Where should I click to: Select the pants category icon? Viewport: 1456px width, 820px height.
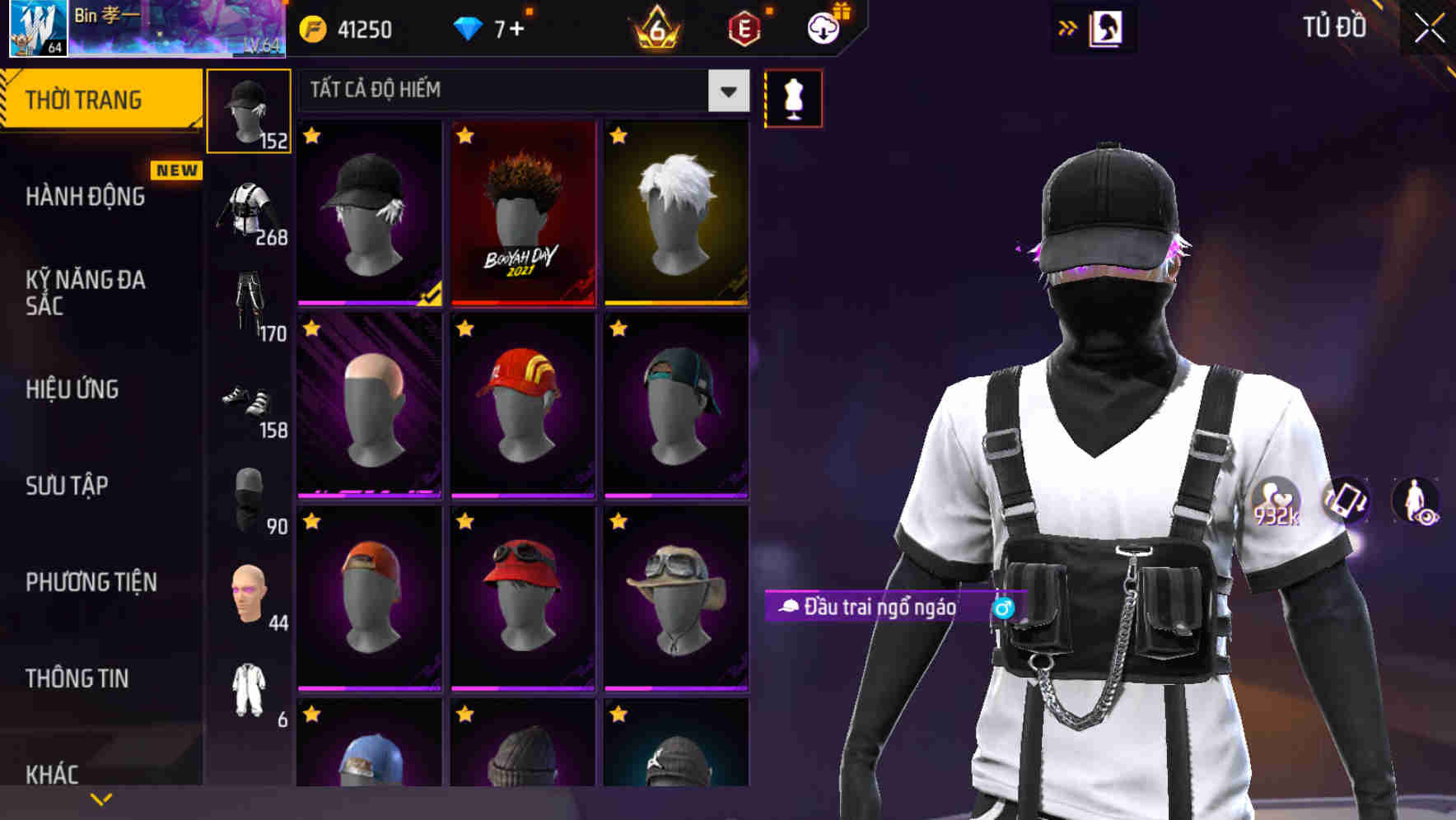[250, 305]
